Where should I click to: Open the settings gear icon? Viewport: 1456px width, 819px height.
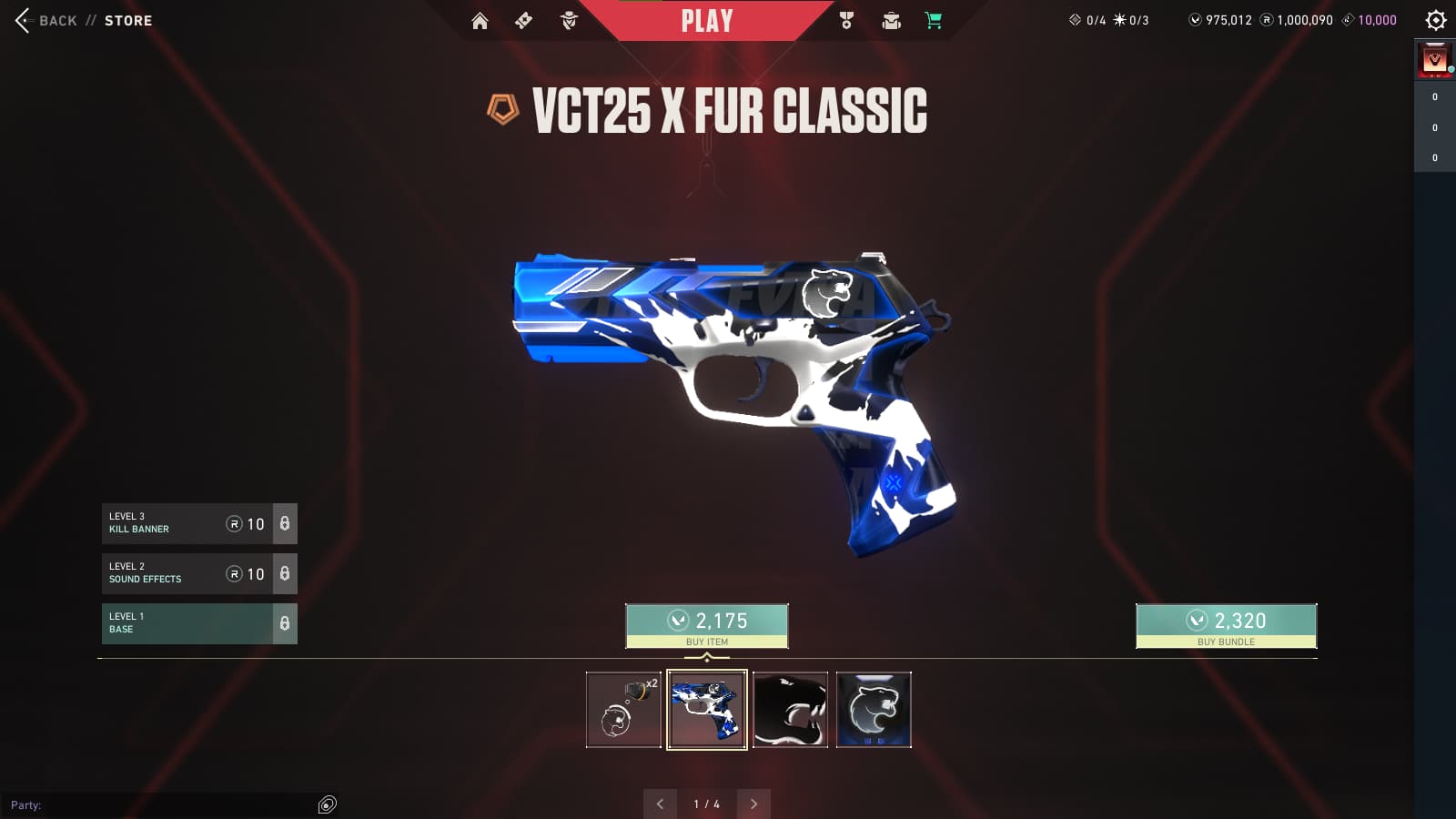tap(1436, 20)
